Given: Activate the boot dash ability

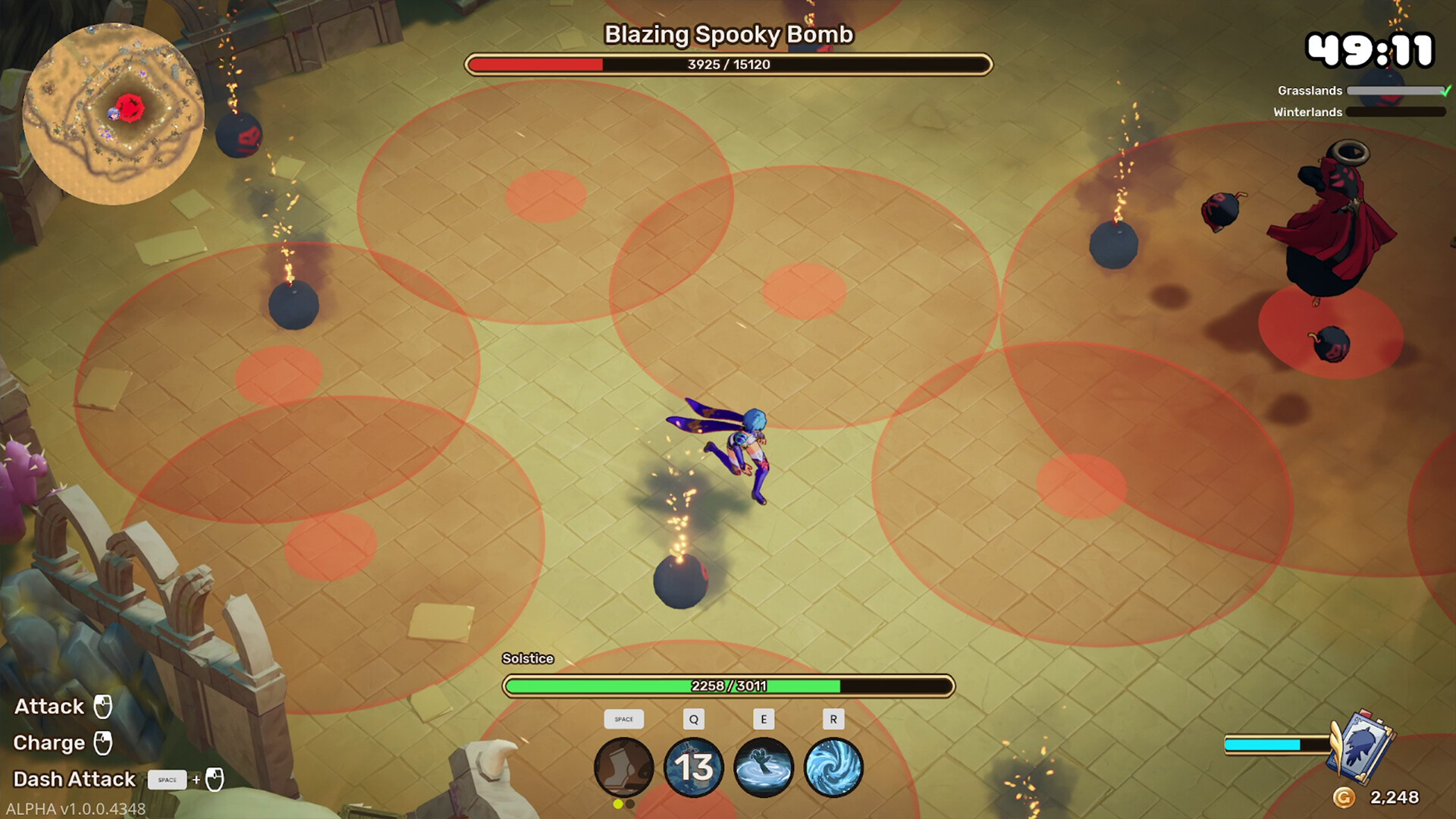Looking at the screenshot, I should (623, 767).
